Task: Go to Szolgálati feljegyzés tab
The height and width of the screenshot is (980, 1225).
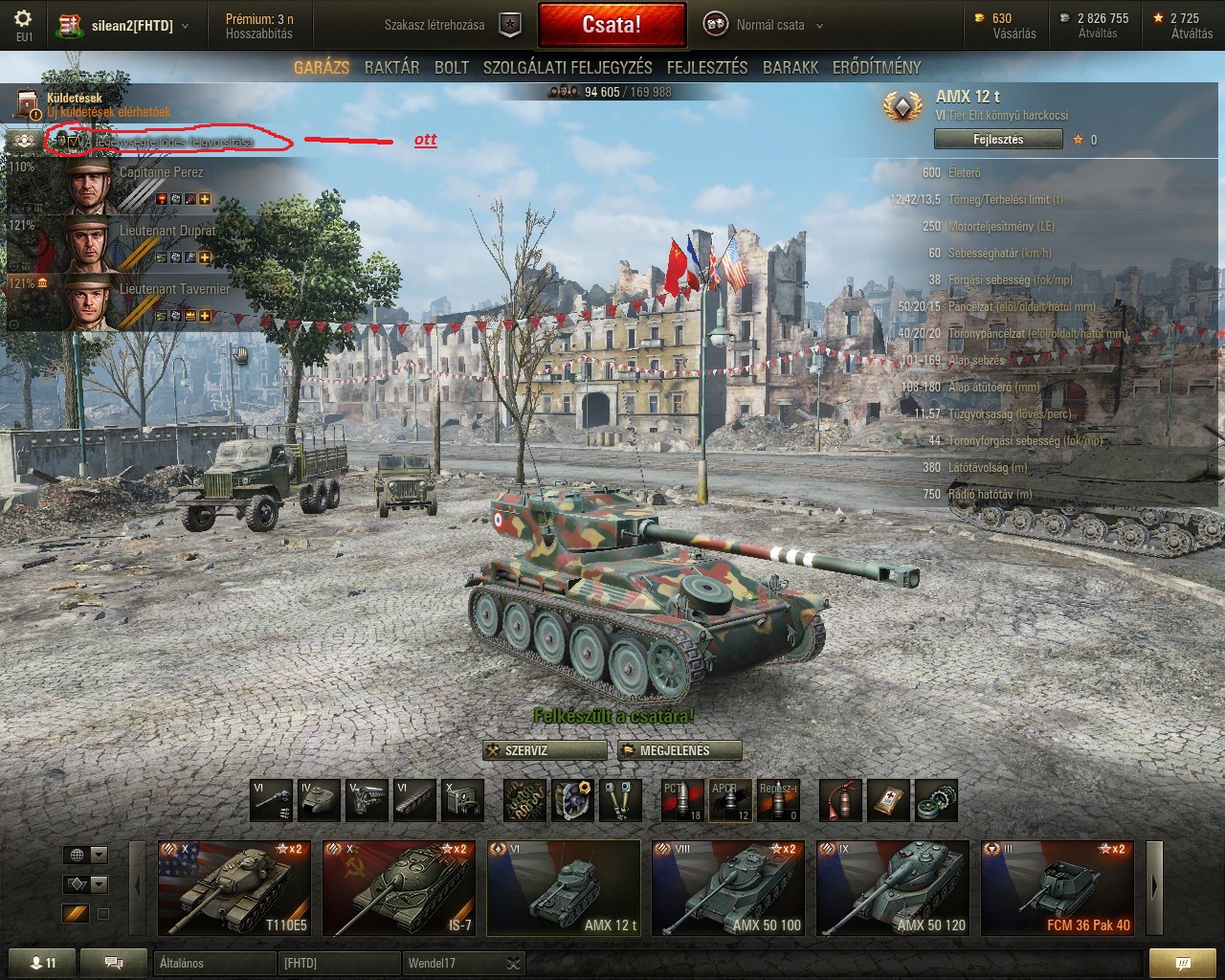Action: [x=568, y=67]
